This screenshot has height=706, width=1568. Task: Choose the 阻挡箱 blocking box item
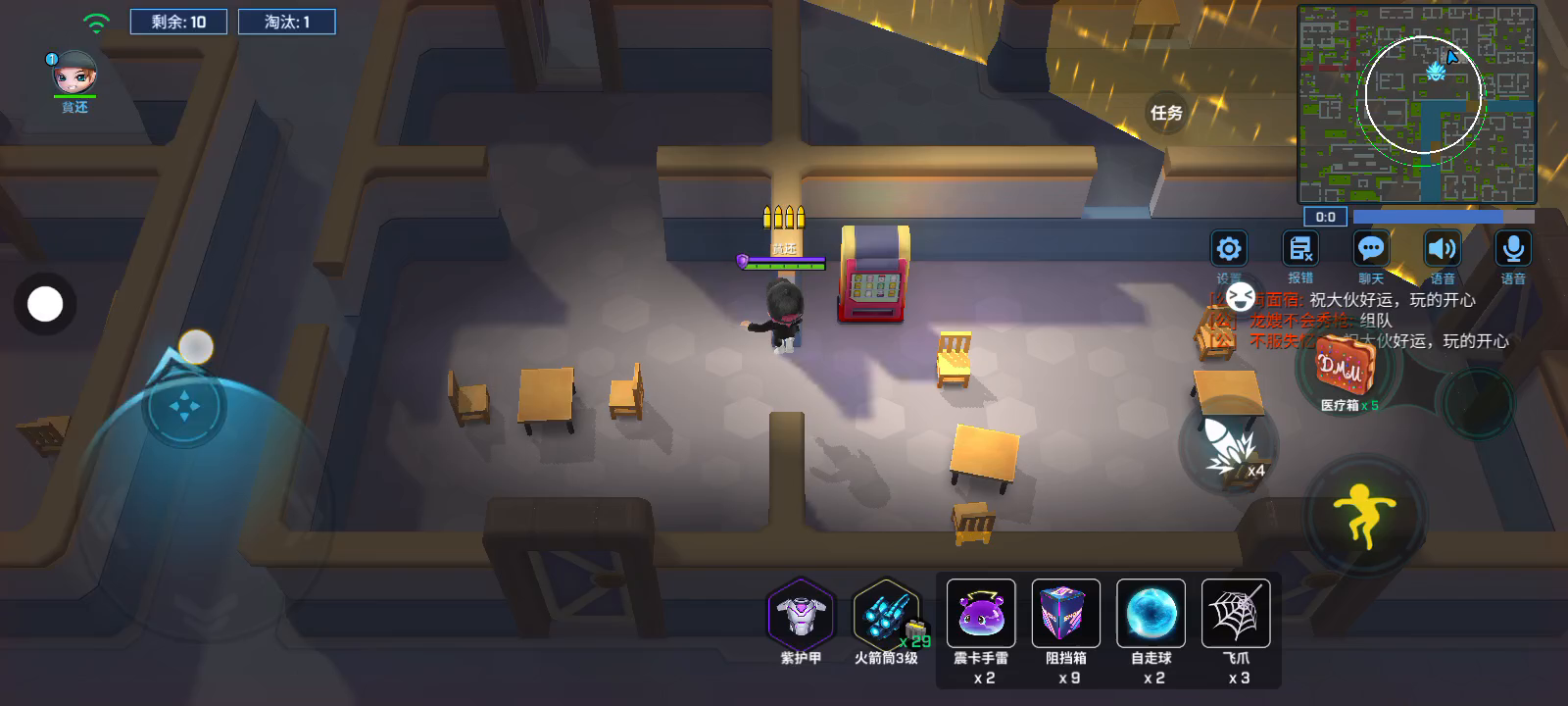(x=1066, y=615)
